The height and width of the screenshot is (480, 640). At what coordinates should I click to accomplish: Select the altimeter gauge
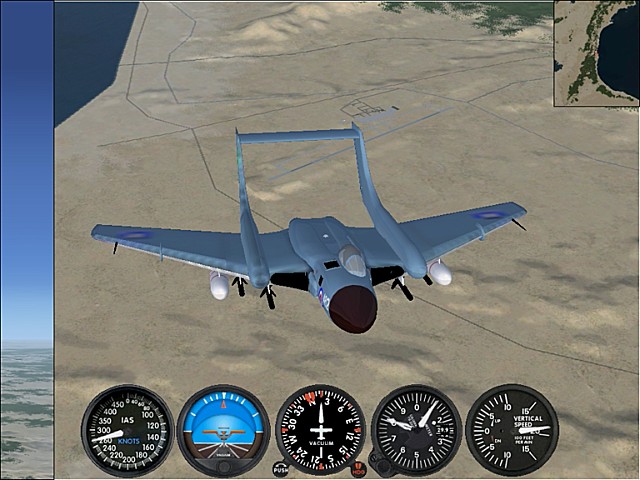click(416, 430)
